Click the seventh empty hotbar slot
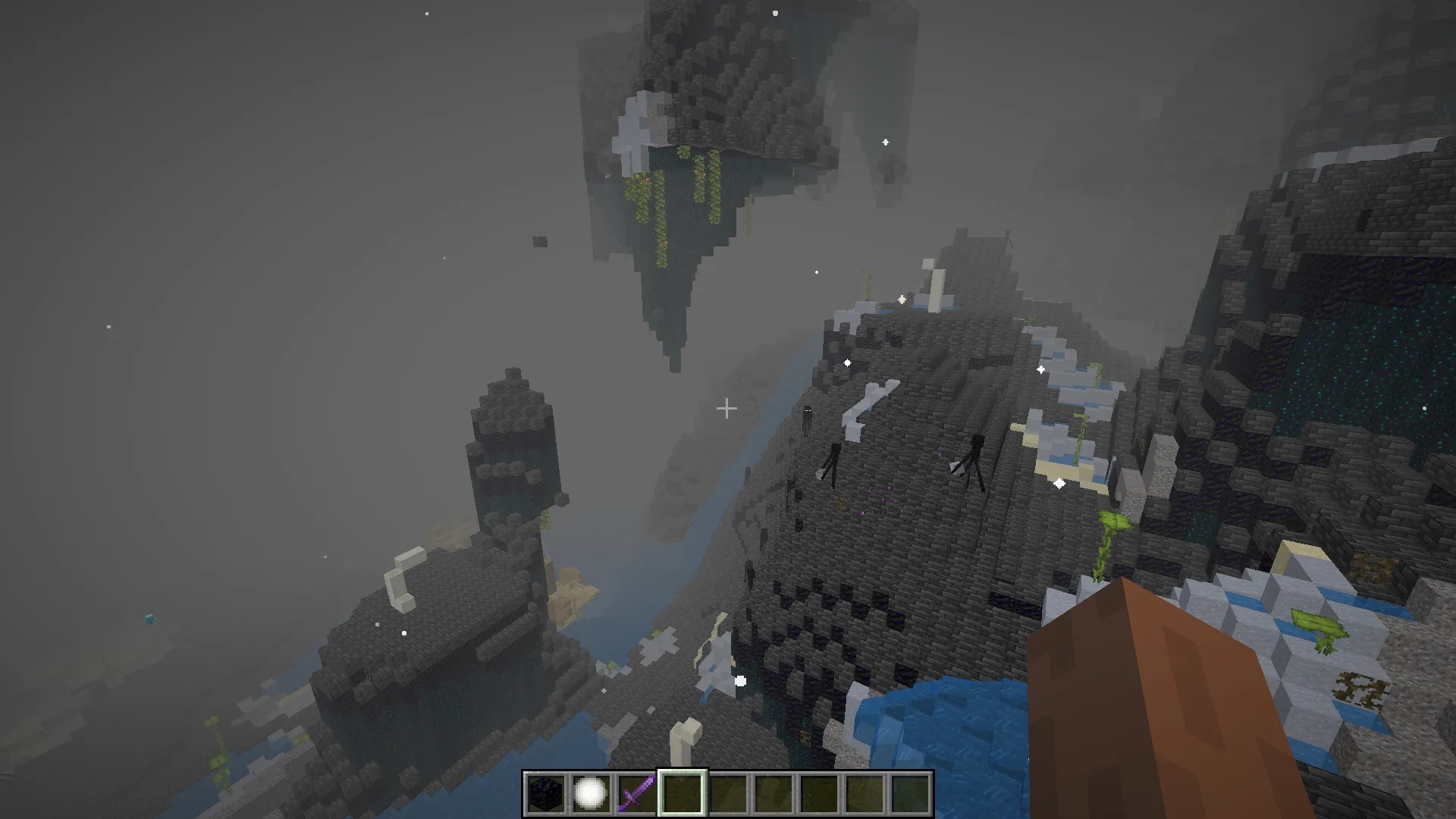Image resolution: width=1456 pixels, height=819 pixels. point(820,792)
